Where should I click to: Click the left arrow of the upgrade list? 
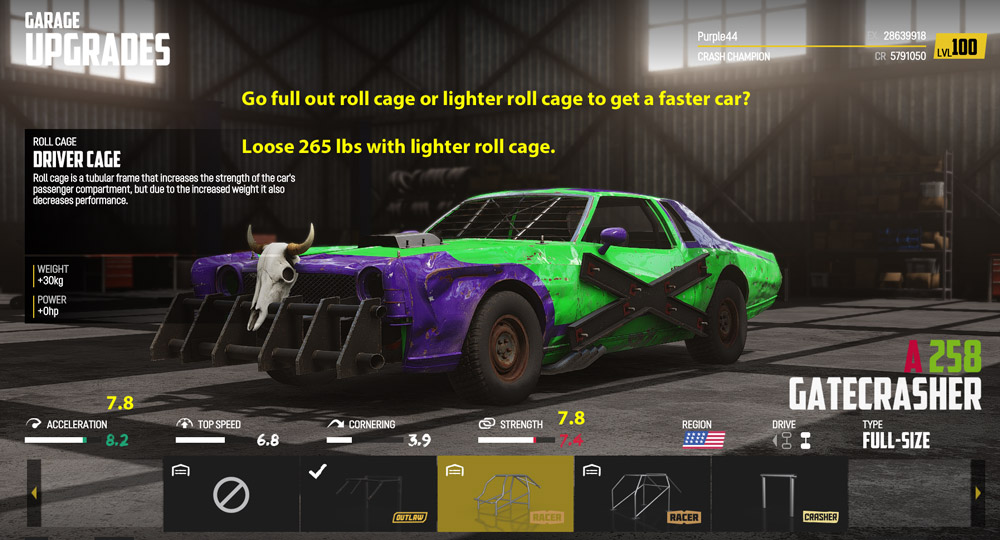point(34,493)
